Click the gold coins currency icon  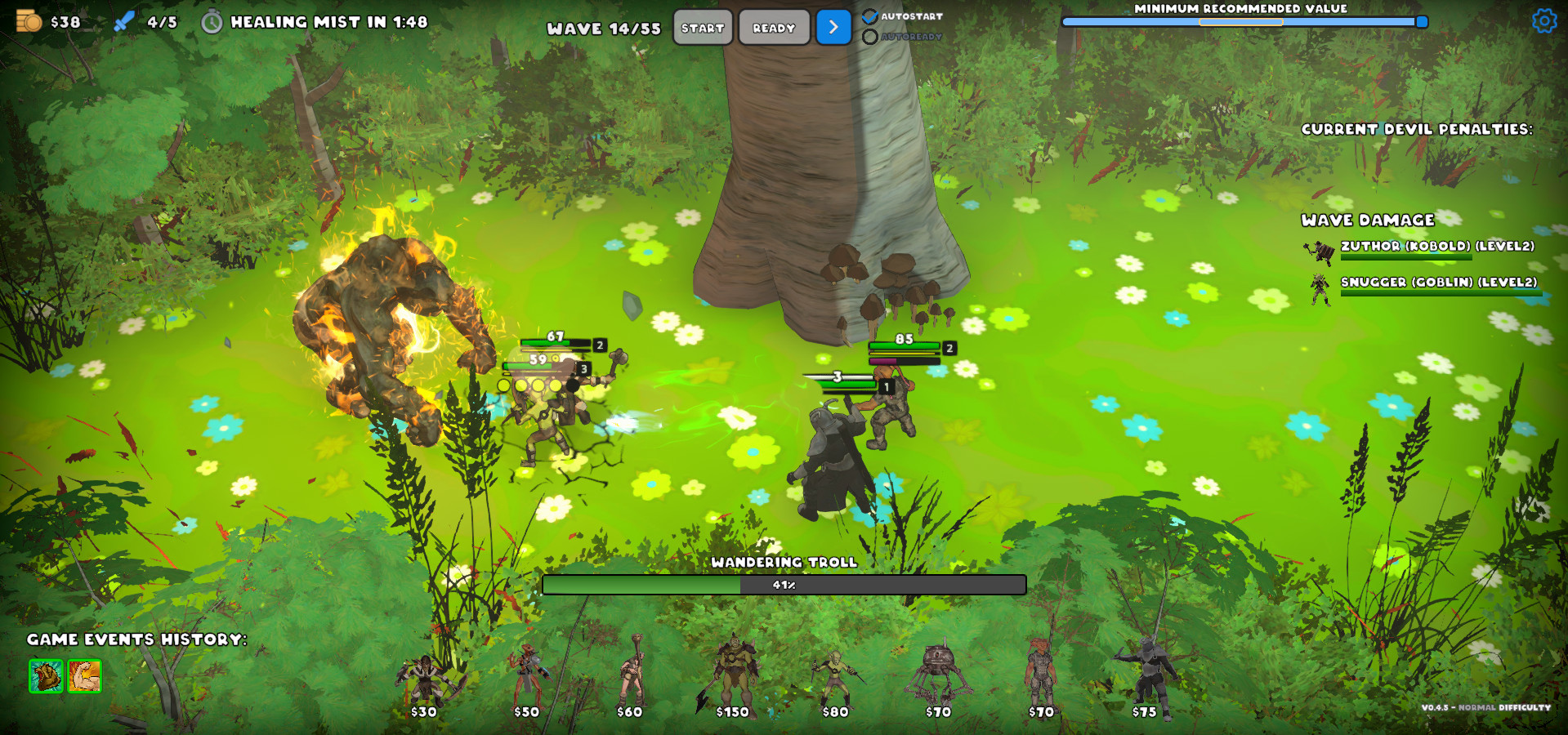31,21
